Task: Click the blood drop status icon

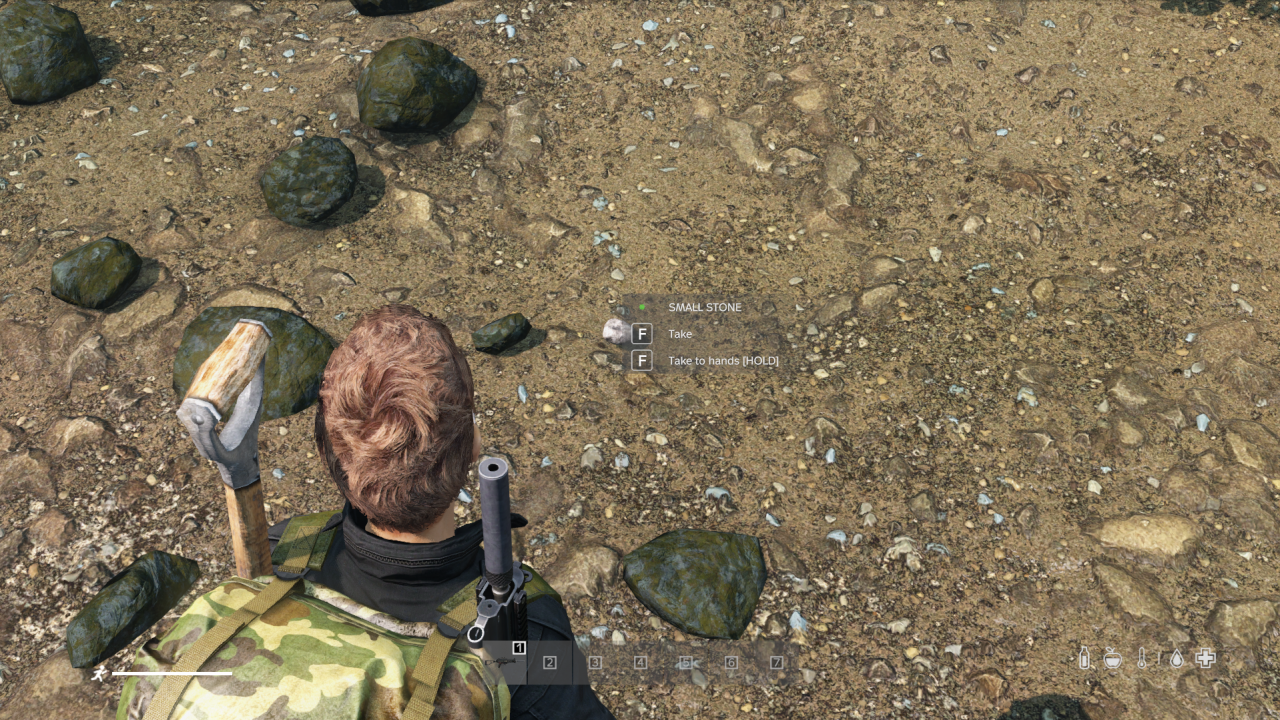Action: pos(1177,660)
